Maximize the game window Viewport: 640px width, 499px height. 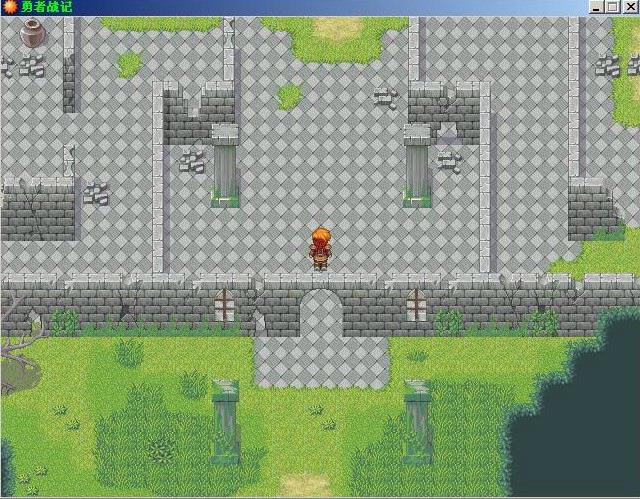click(x=612, y=7)
